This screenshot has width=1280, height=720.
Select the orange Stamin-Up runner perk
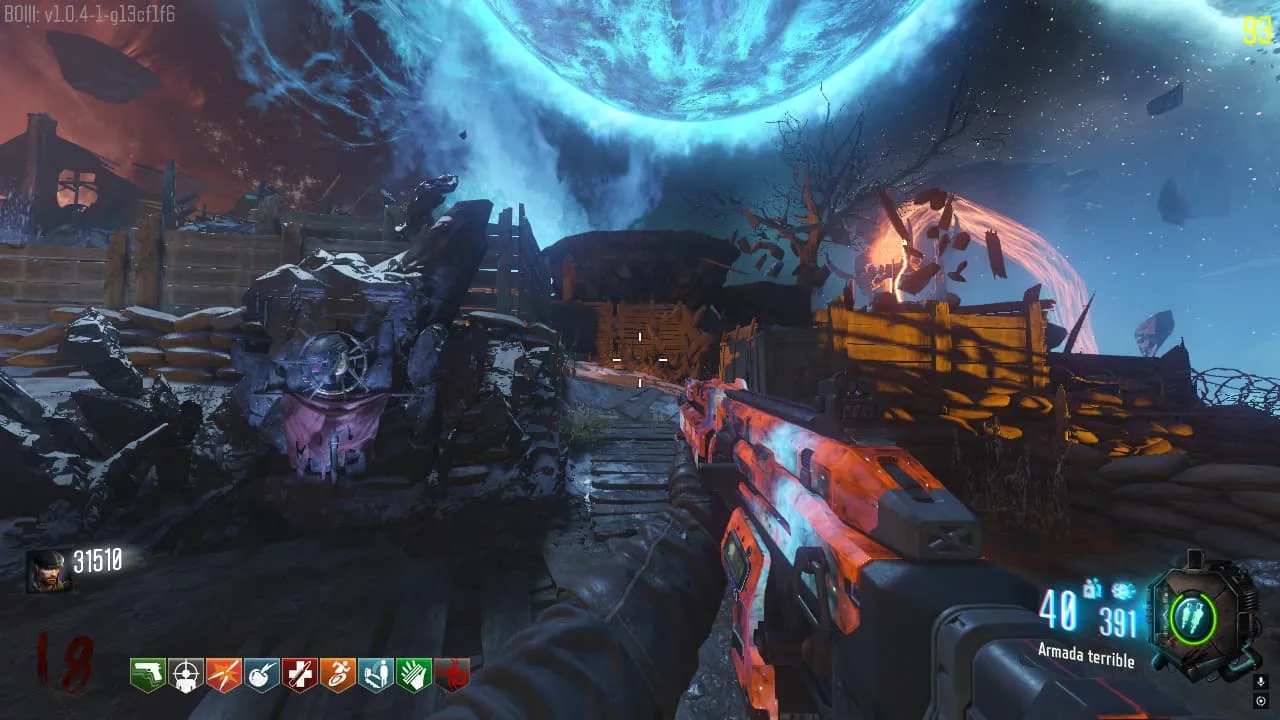(338, 675)
